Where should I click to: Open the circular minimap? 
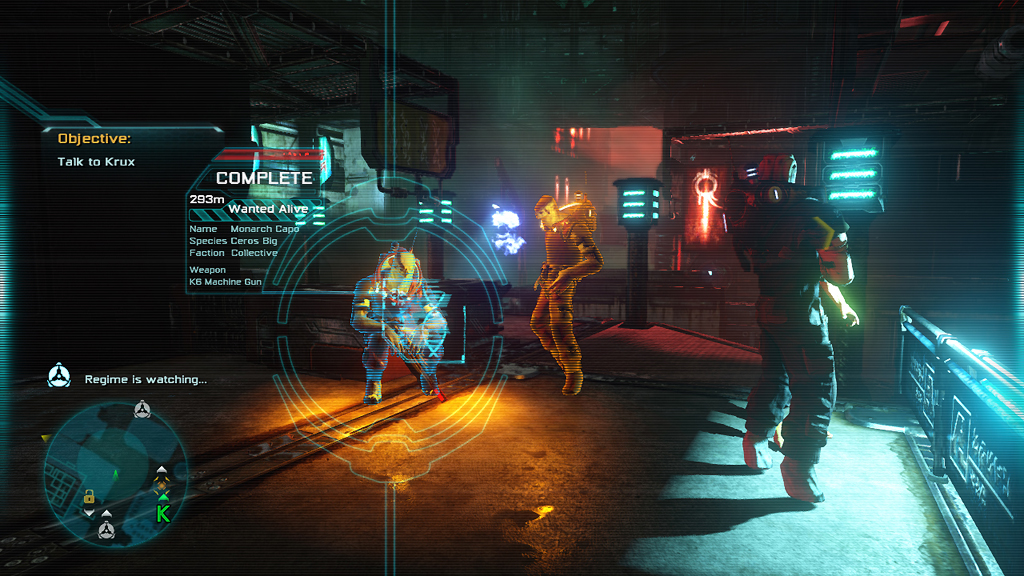pos(117,472)
